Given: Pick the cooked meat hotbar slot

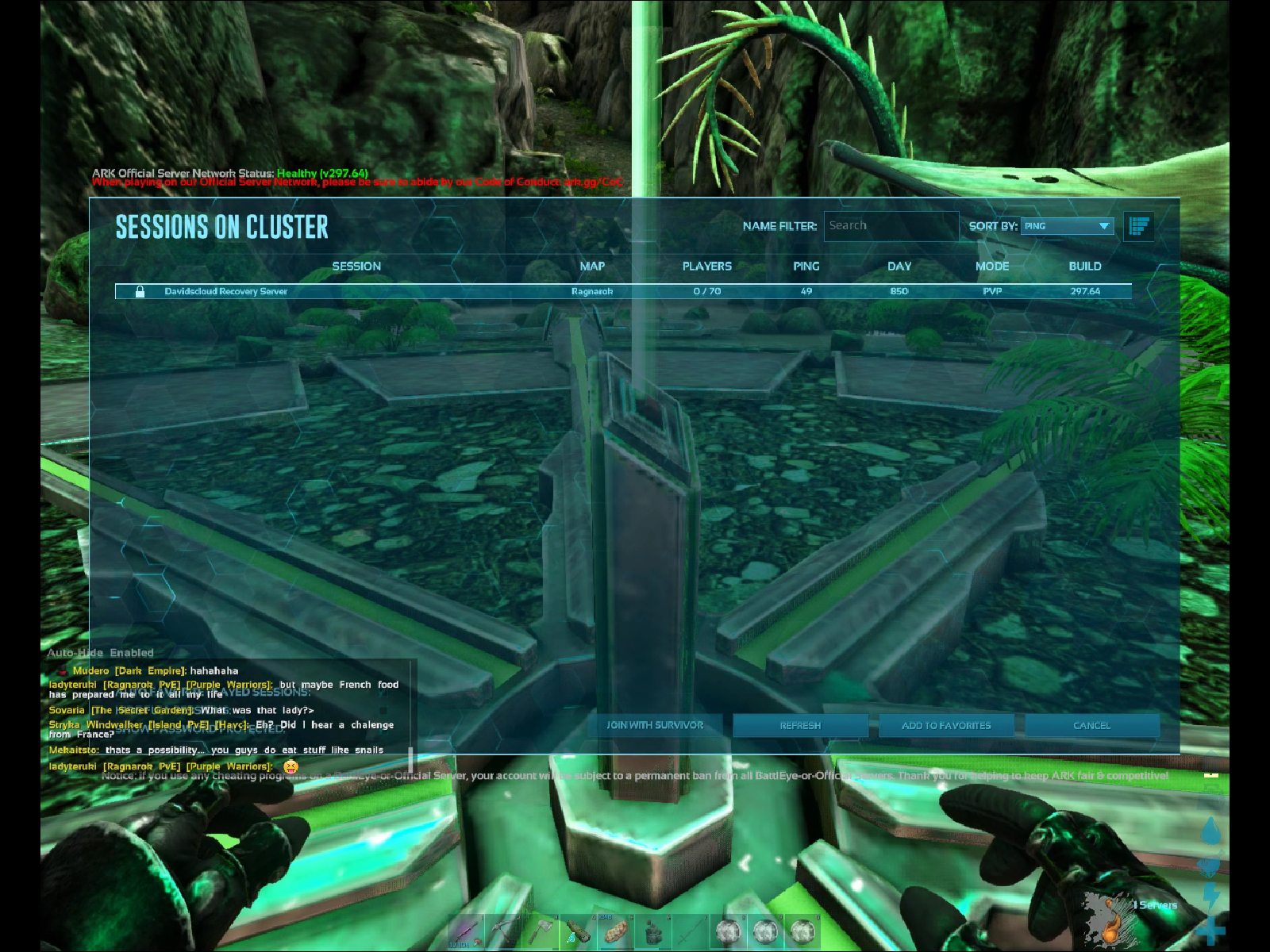Looking at the screenshot, I should pyautogui.click(x=616, y=931).
